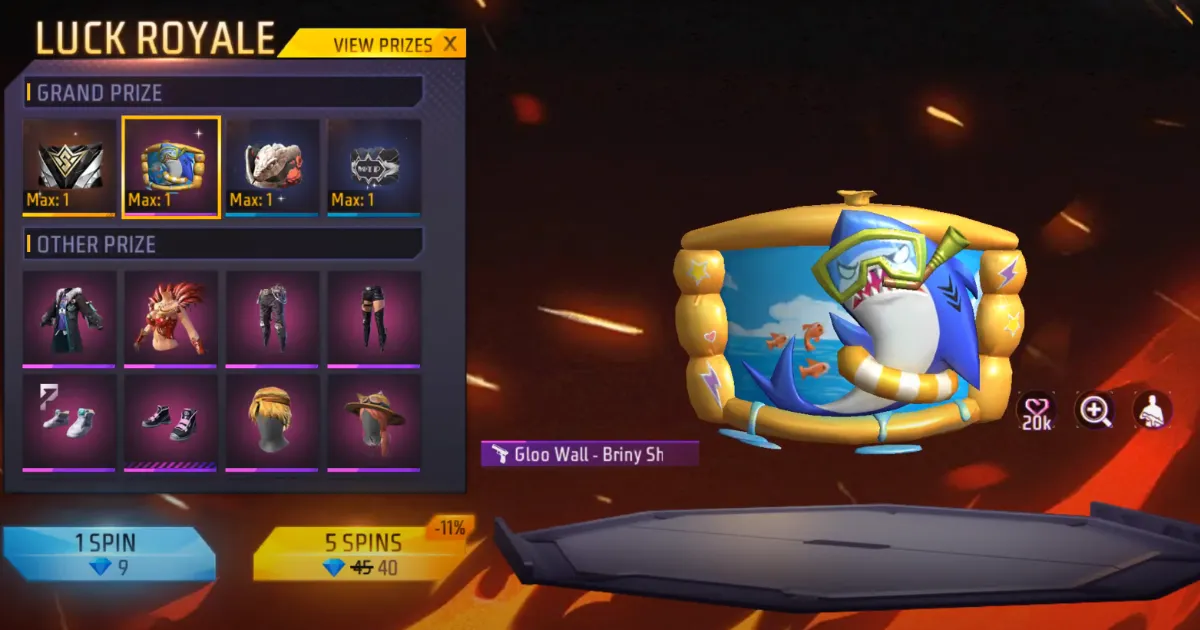Preview item with the character icon

tap(1152, 409)
